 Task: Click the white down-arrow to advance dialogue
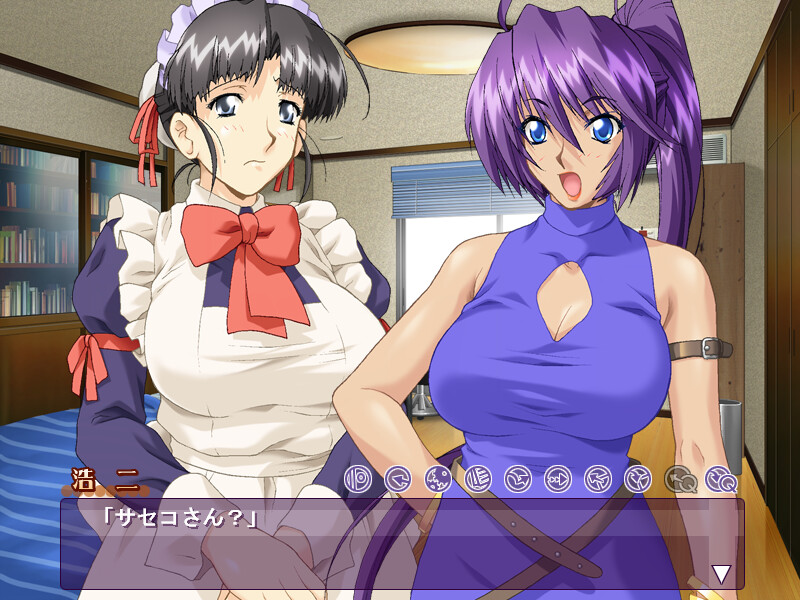click(720, 573)
